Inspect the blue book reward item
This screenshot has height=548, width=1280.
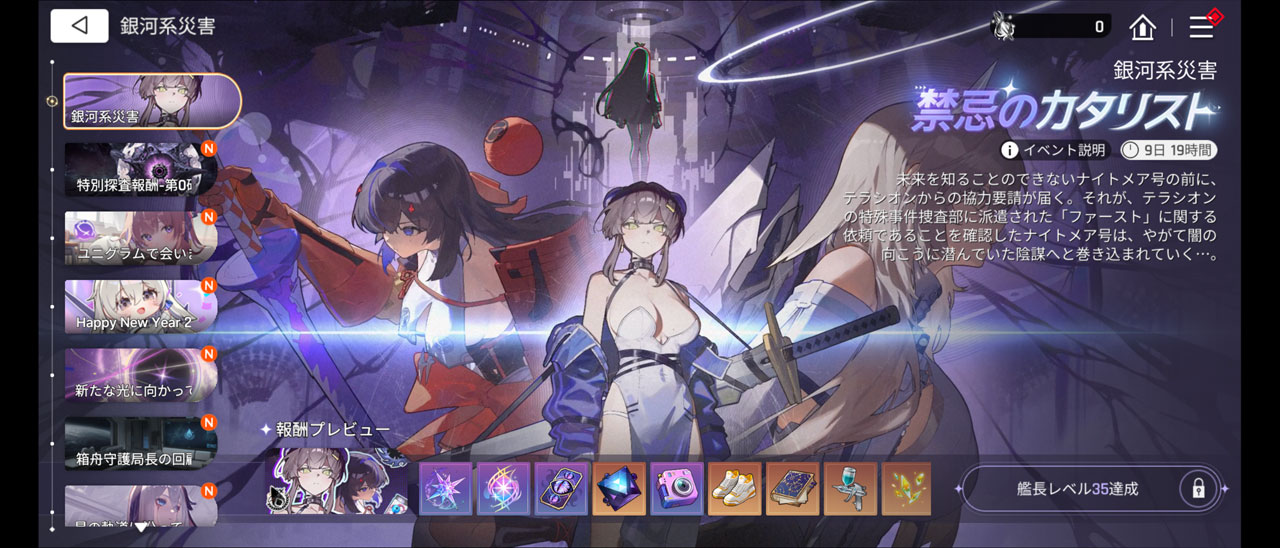click(x=793, y=489)
